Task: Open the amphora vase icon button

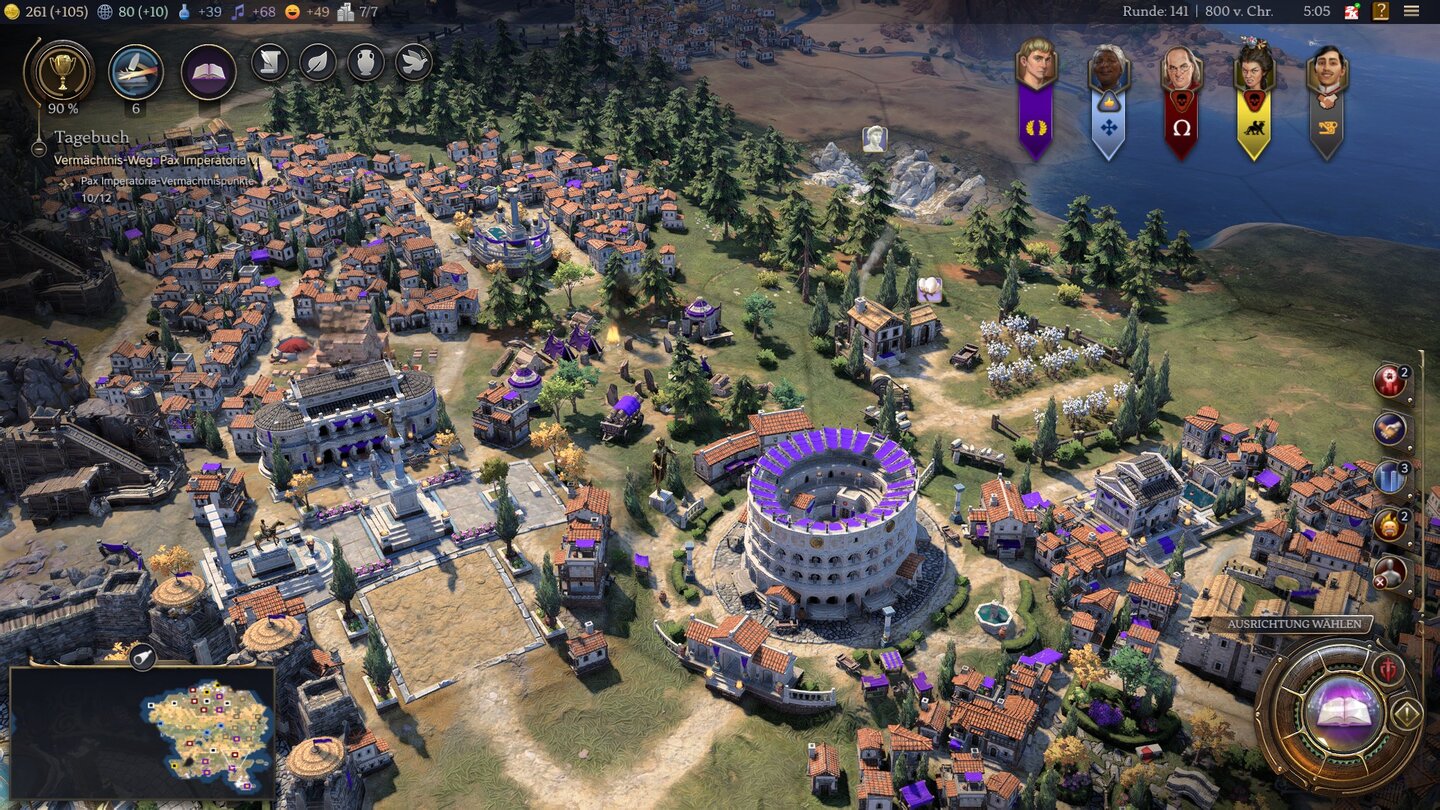Action: pyautogui.click(x=366, y=62)
